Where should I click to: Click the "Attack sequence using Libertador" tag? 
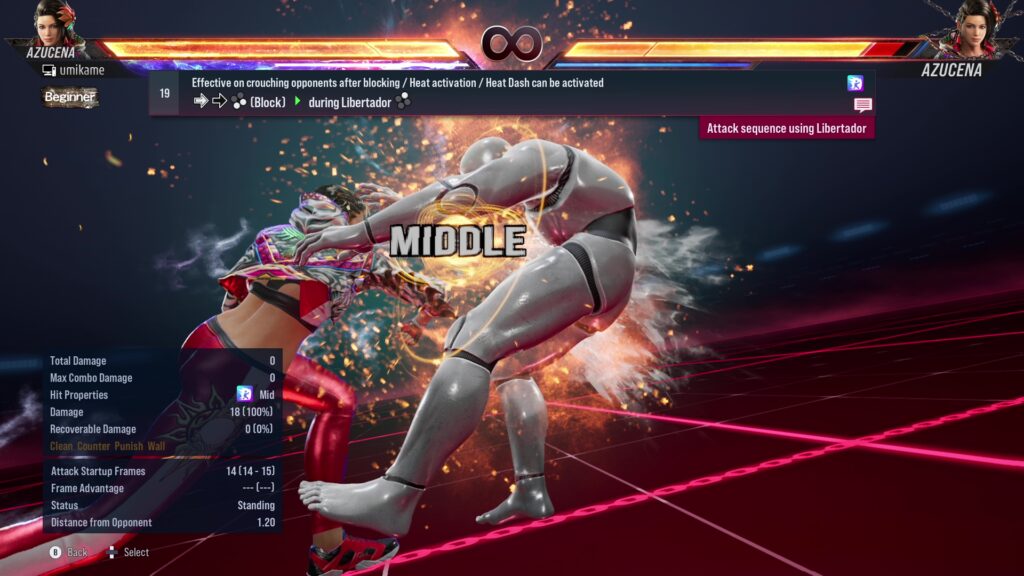(x=786, y=128)
